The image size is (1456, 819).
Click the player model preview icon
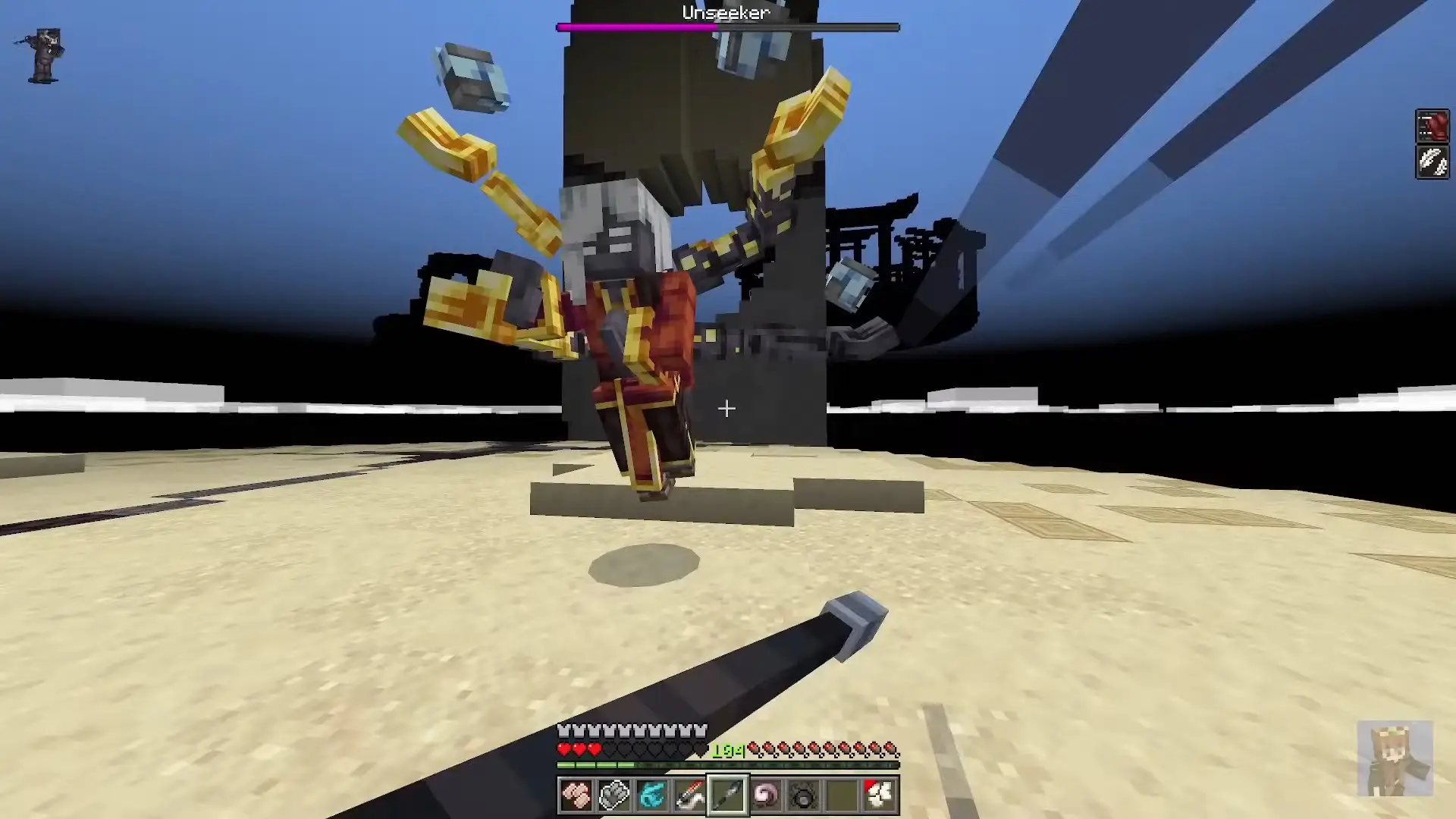tap(44, 55)
